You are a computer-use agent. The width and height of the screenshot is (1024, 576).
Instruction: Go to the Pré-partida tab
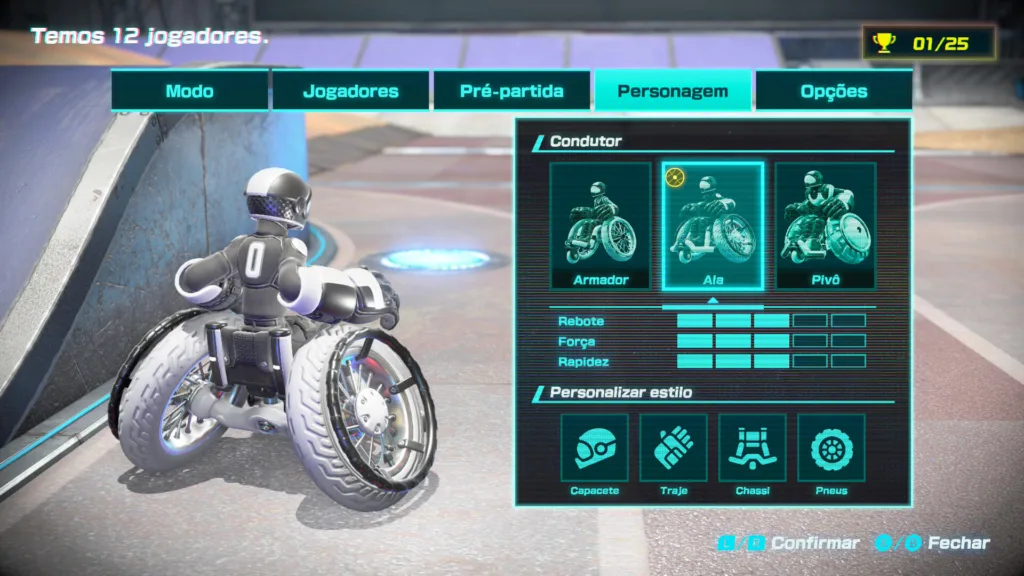[x=512, y=91]
